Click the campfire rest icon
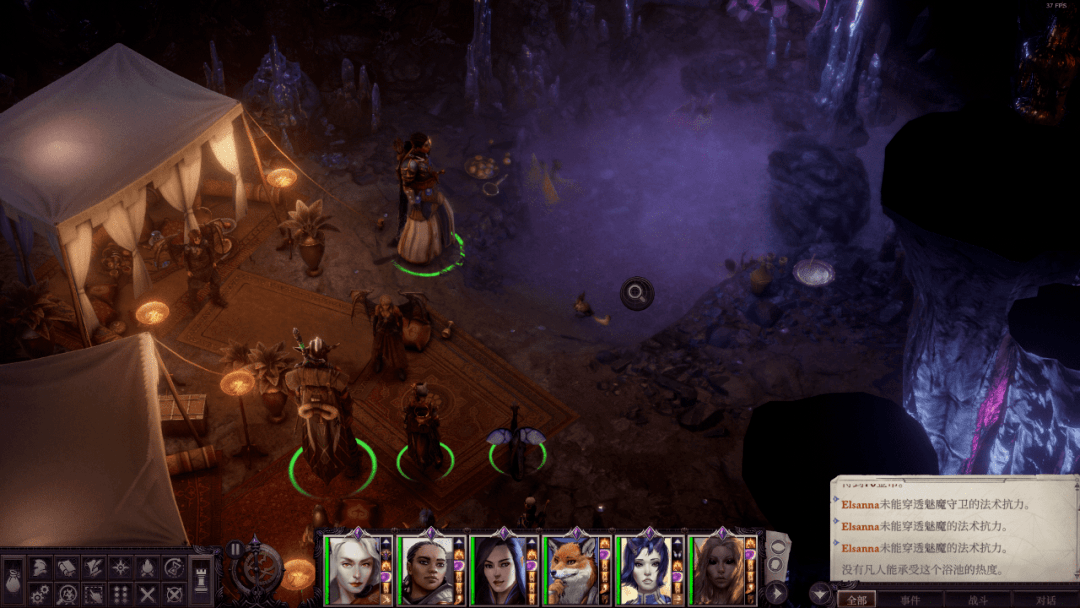 [147, 567]
